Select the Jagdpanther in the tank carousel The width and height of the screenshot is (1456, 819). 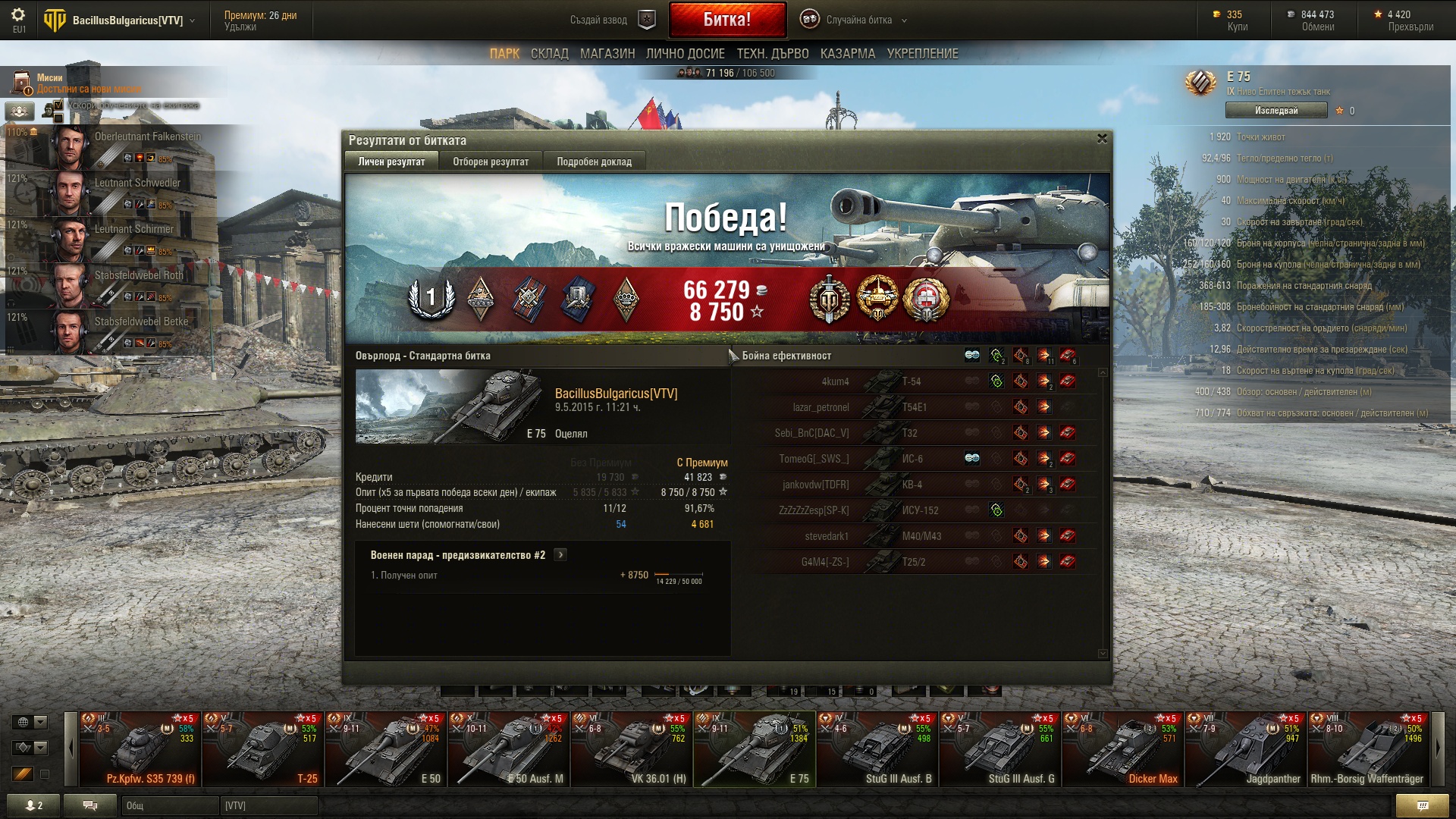pyautogui.click(x=1245, y=749)
